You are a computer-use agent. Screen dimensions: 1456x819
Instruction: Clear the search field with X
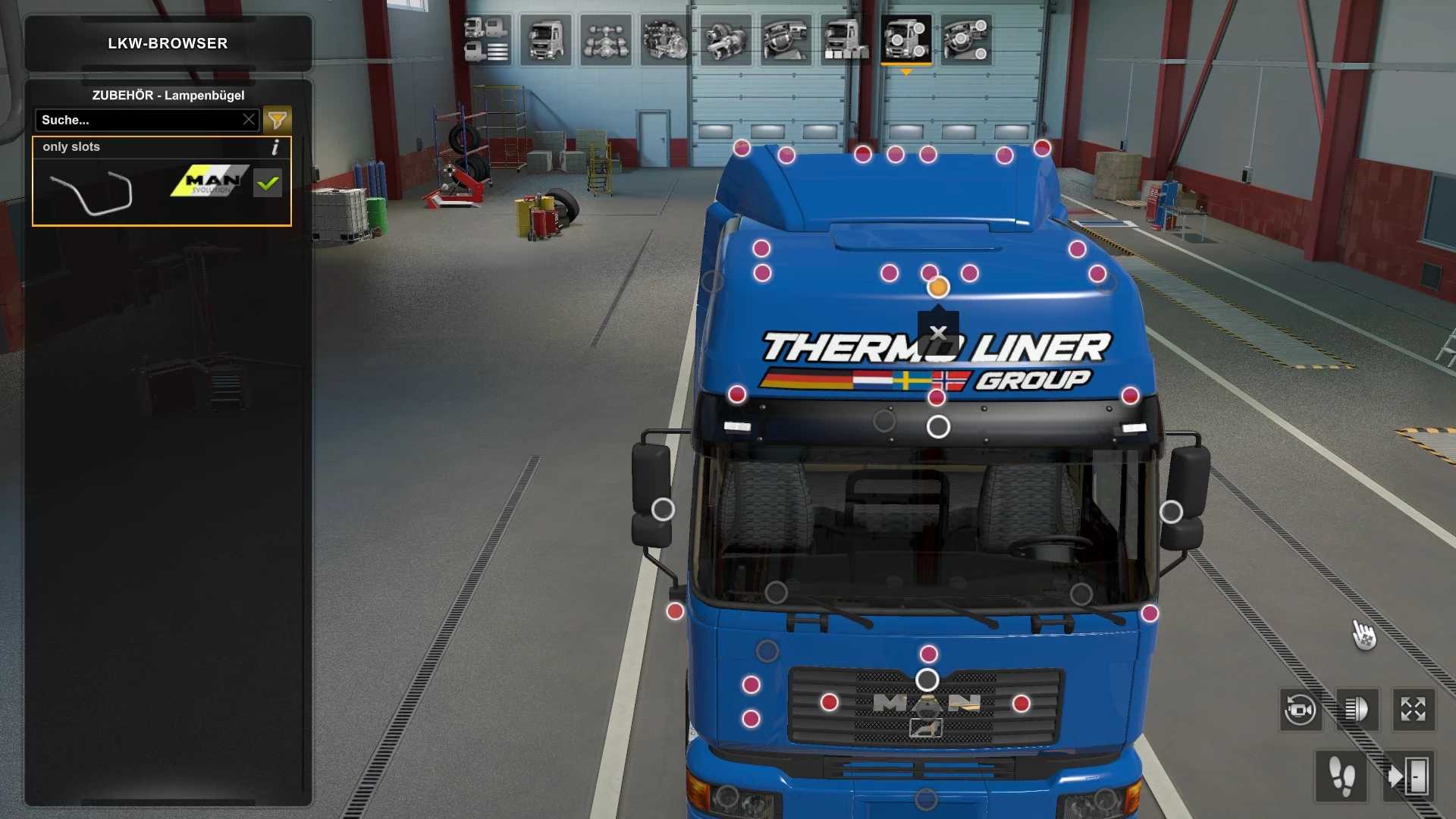249,120
